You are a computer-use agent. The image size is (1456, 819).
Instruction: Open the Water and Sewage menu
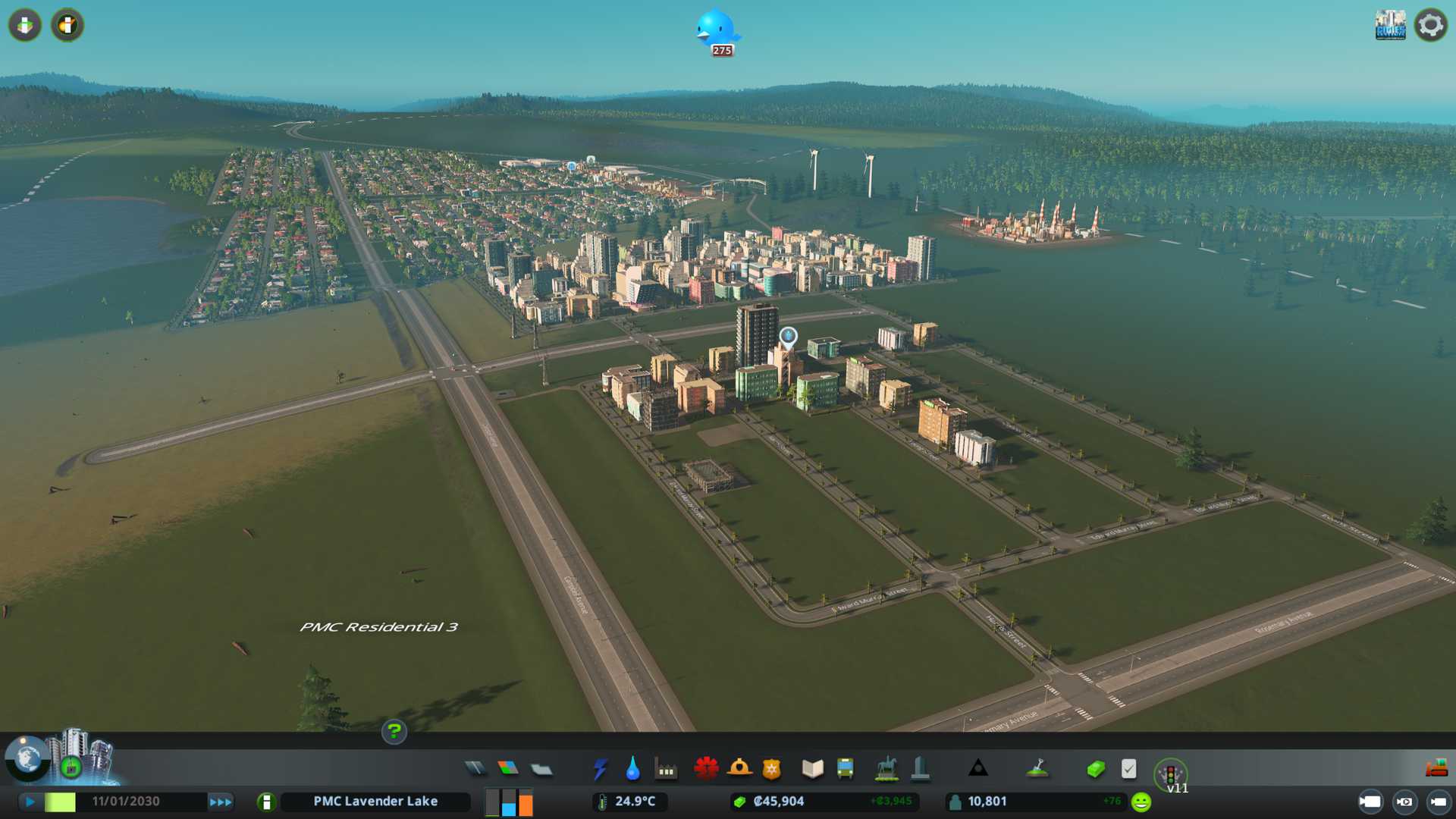pyautogui.click(x=632, y=769)
